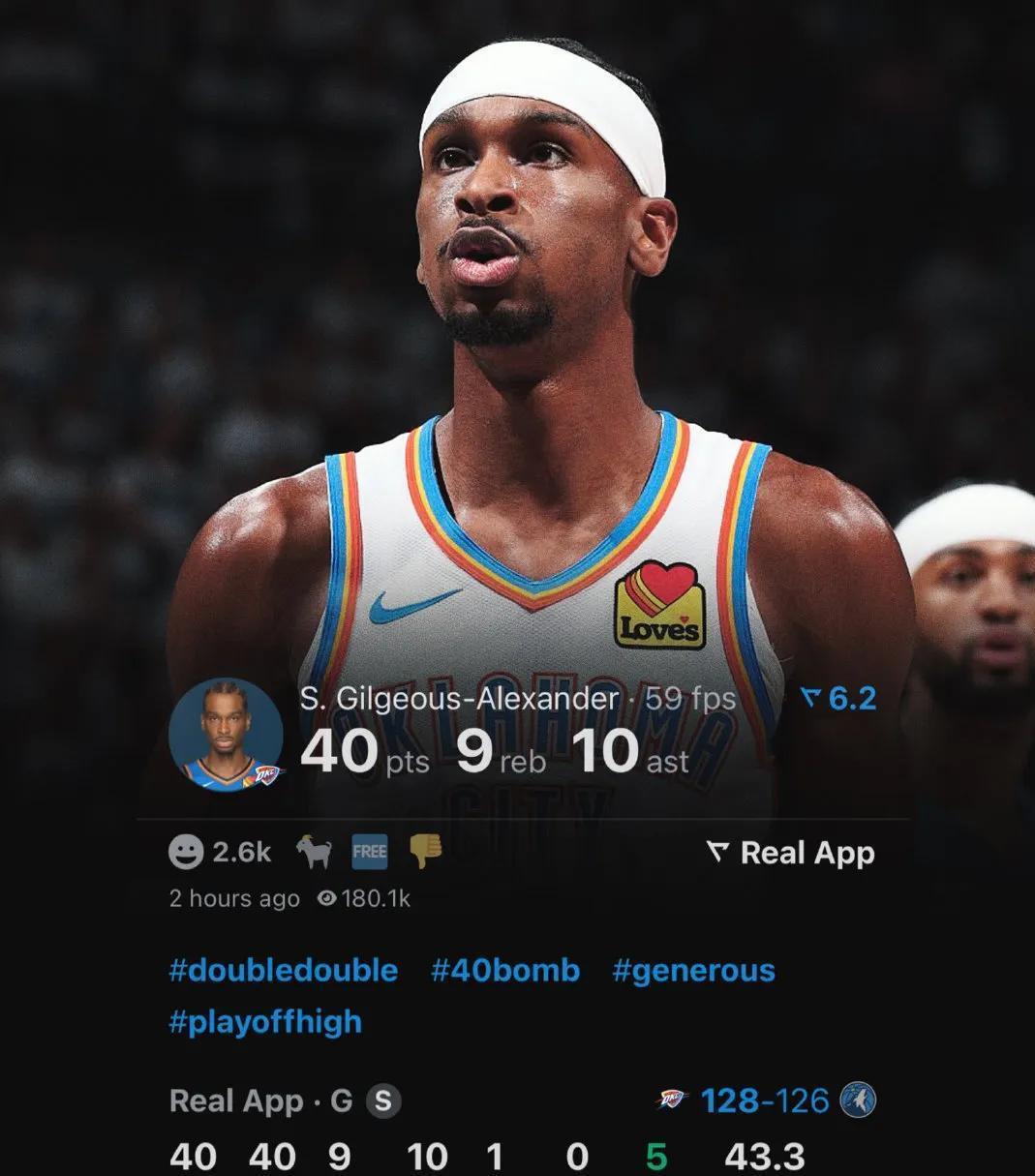The height and width of the screenshot is (1176, 1035).
Task: Browse the #40bomb hashtag
Action: coord(504,970)
